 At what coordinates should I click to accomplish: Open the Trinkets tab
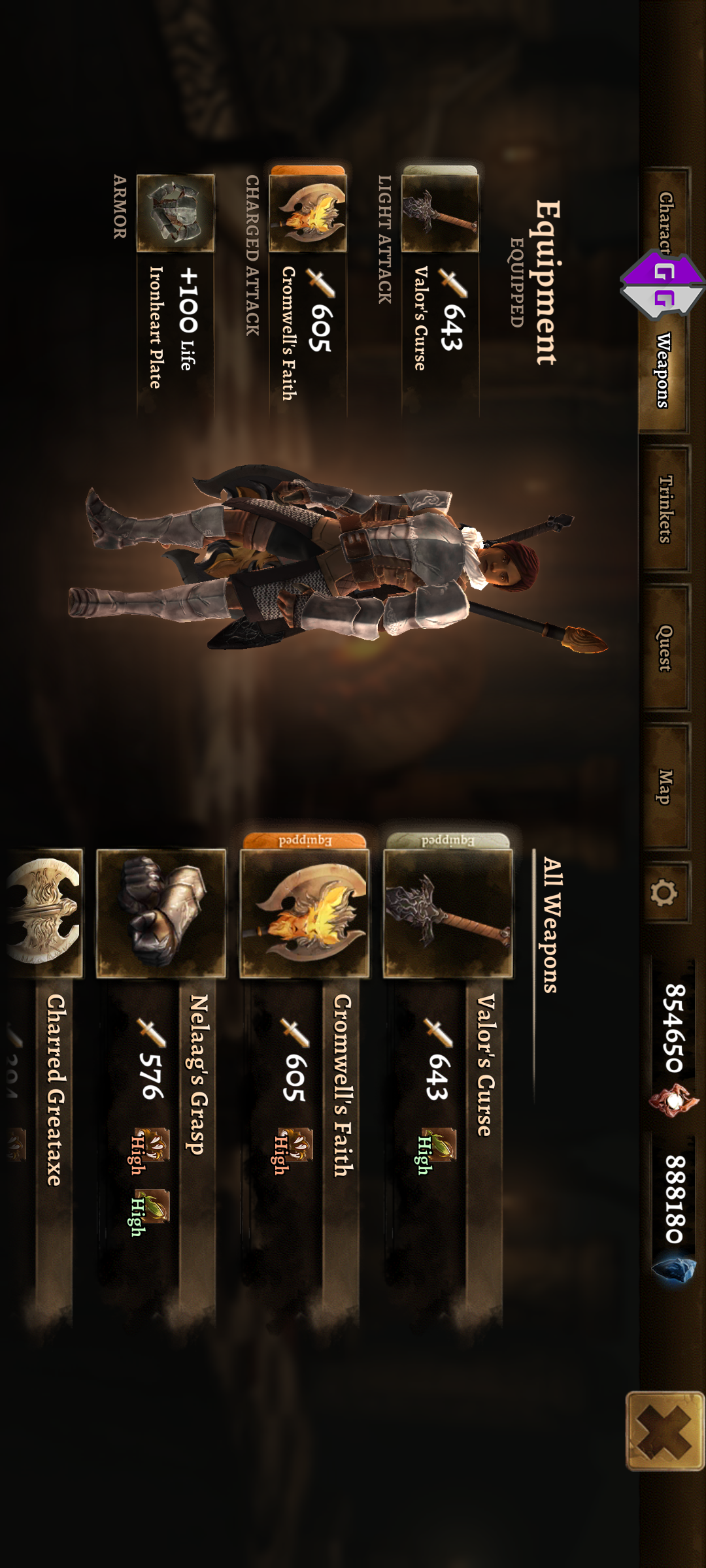pos(665,509)
